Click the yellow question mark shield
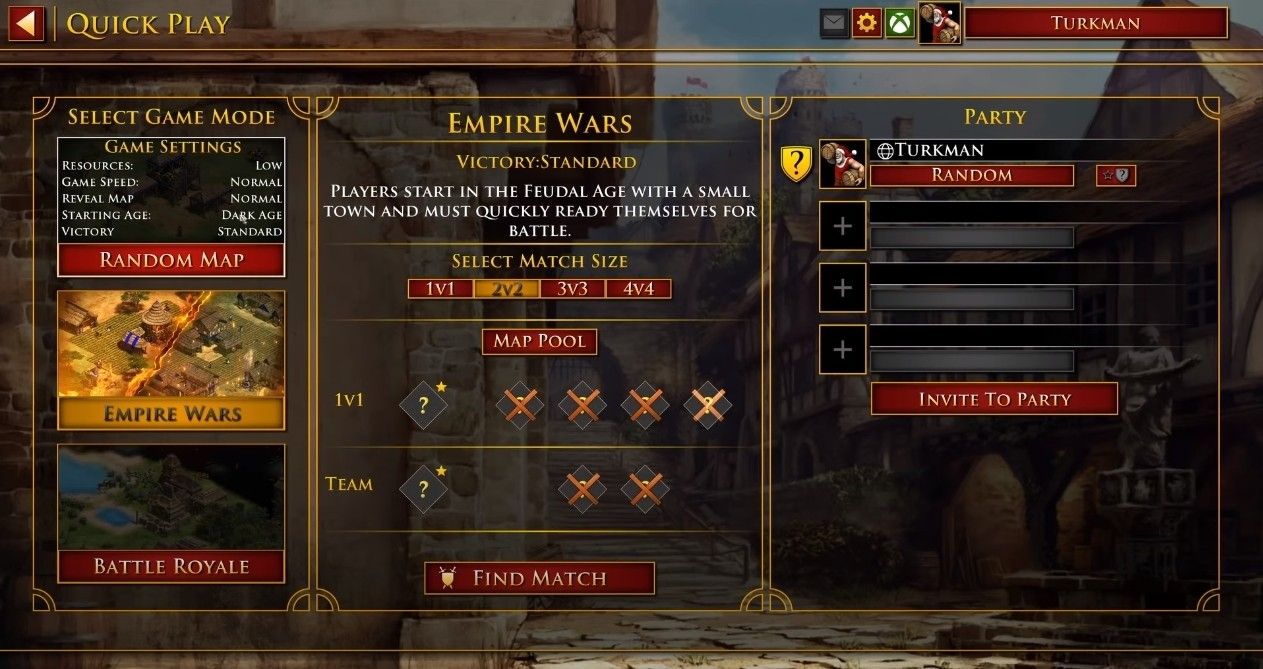Screen dimensions: 1263x669 pyautogui.click(x=796, y=163)
